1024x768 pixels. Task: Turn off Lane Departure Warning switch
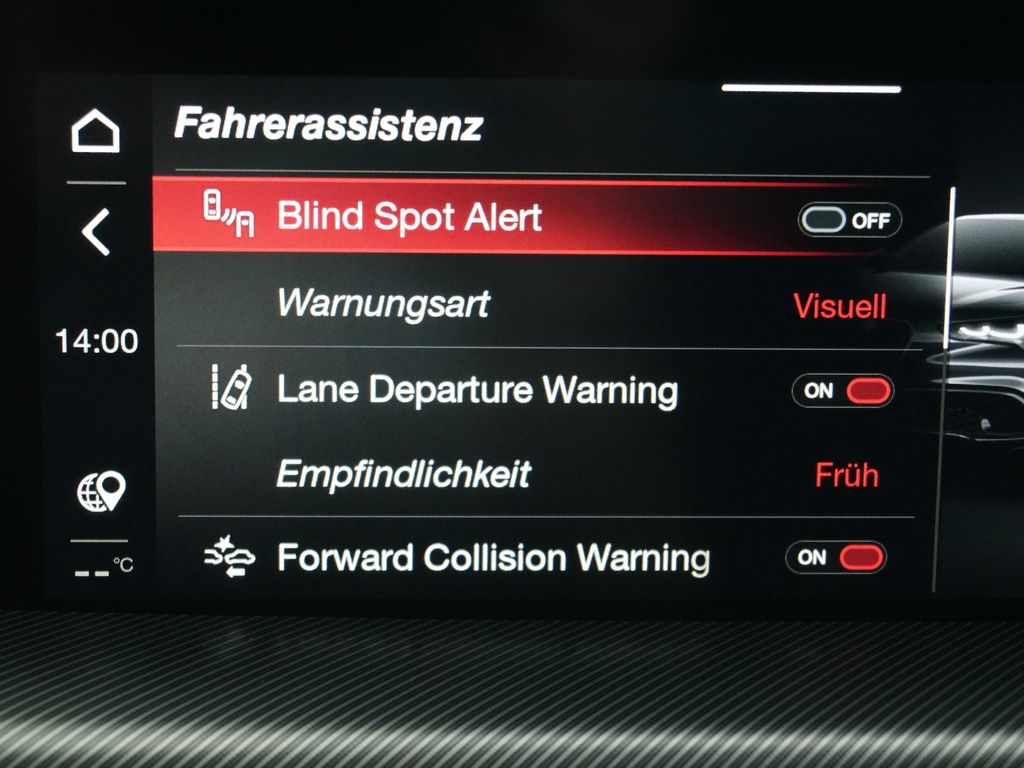[842, 390]
